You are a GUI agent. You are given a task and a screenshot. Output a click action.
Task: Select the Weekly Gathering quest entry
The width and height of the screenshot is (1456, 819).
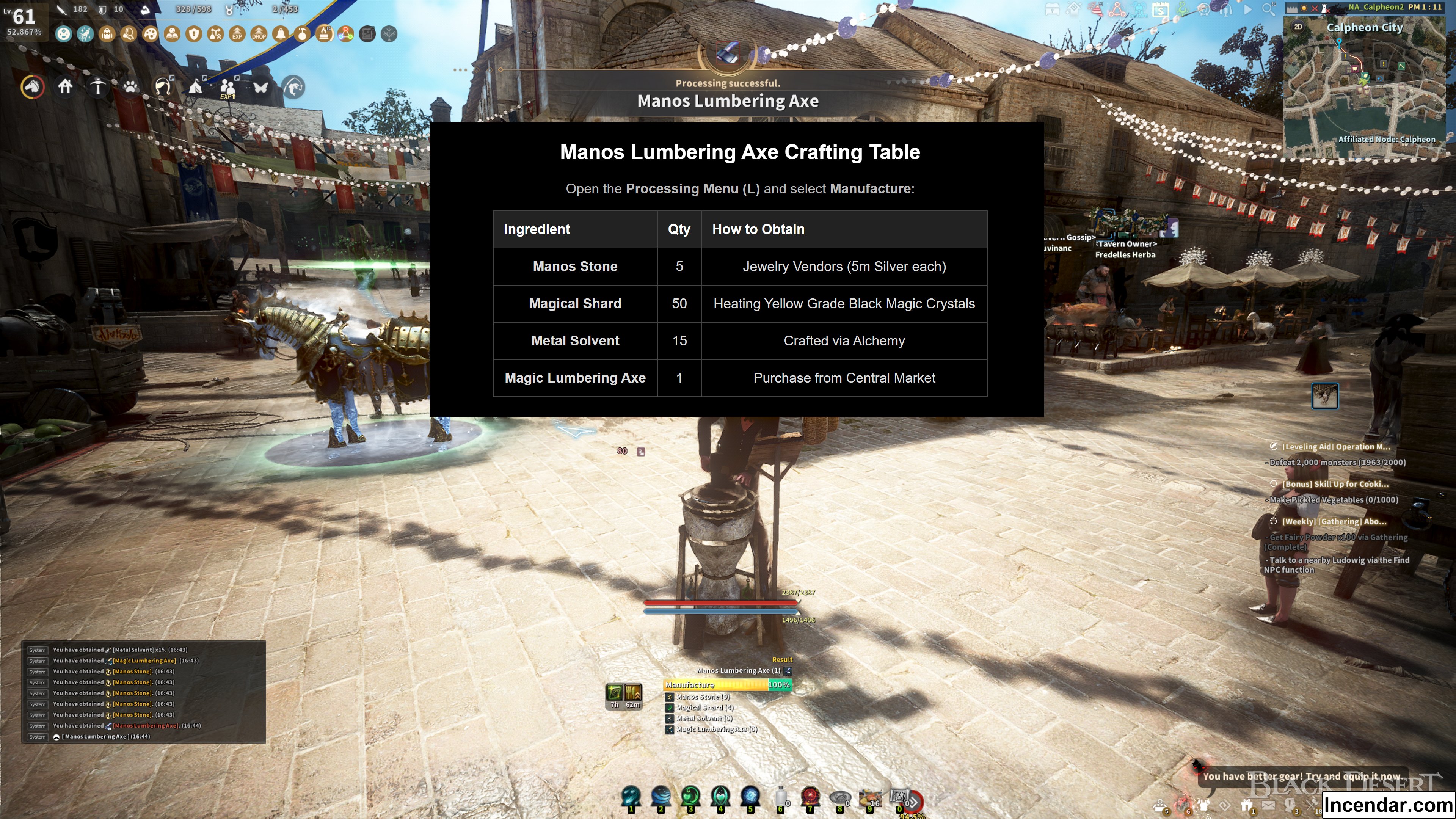point(1334,521)
